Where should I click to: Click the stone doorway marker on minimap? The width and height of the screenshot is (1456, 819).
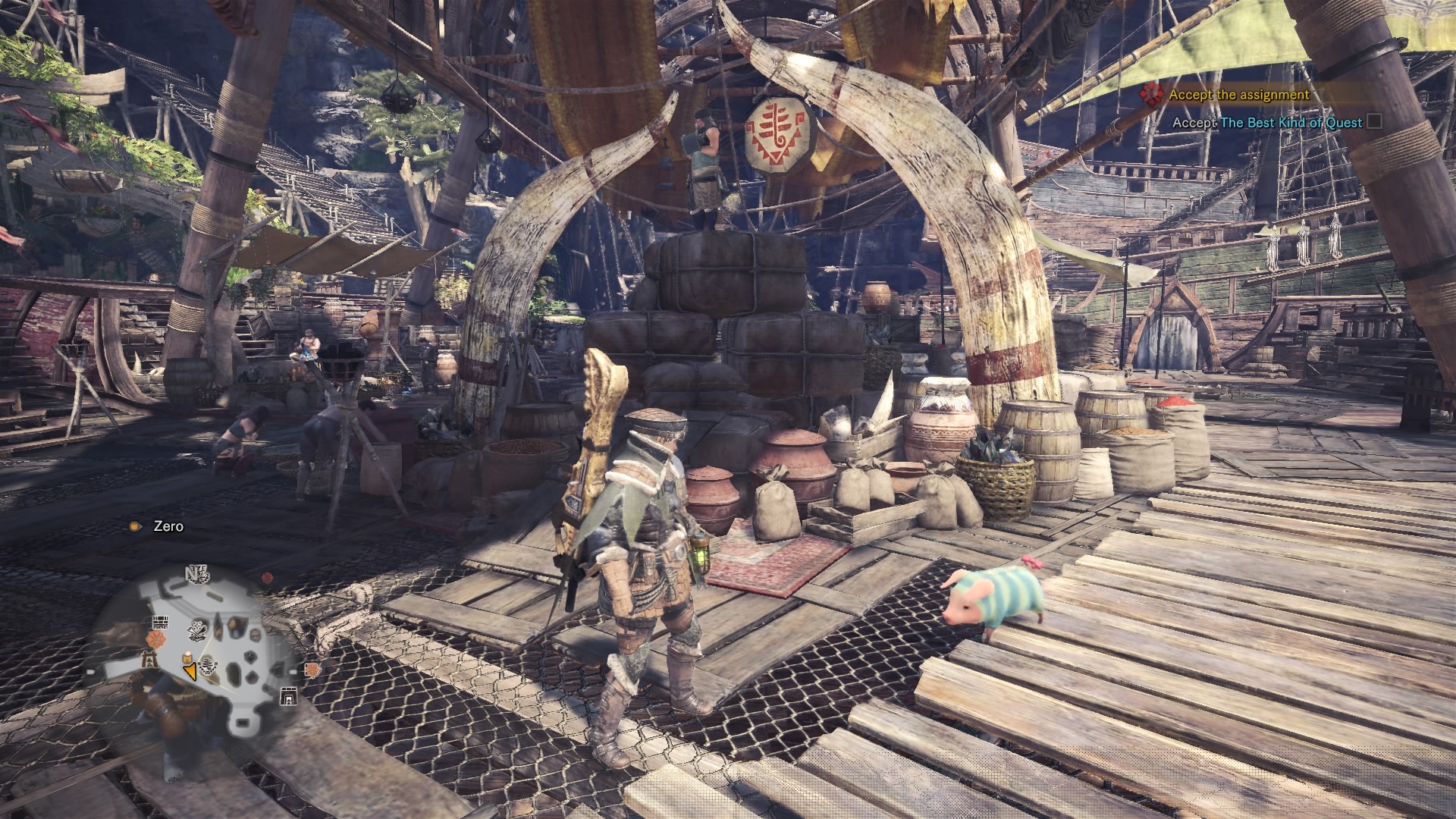point(288,696)
